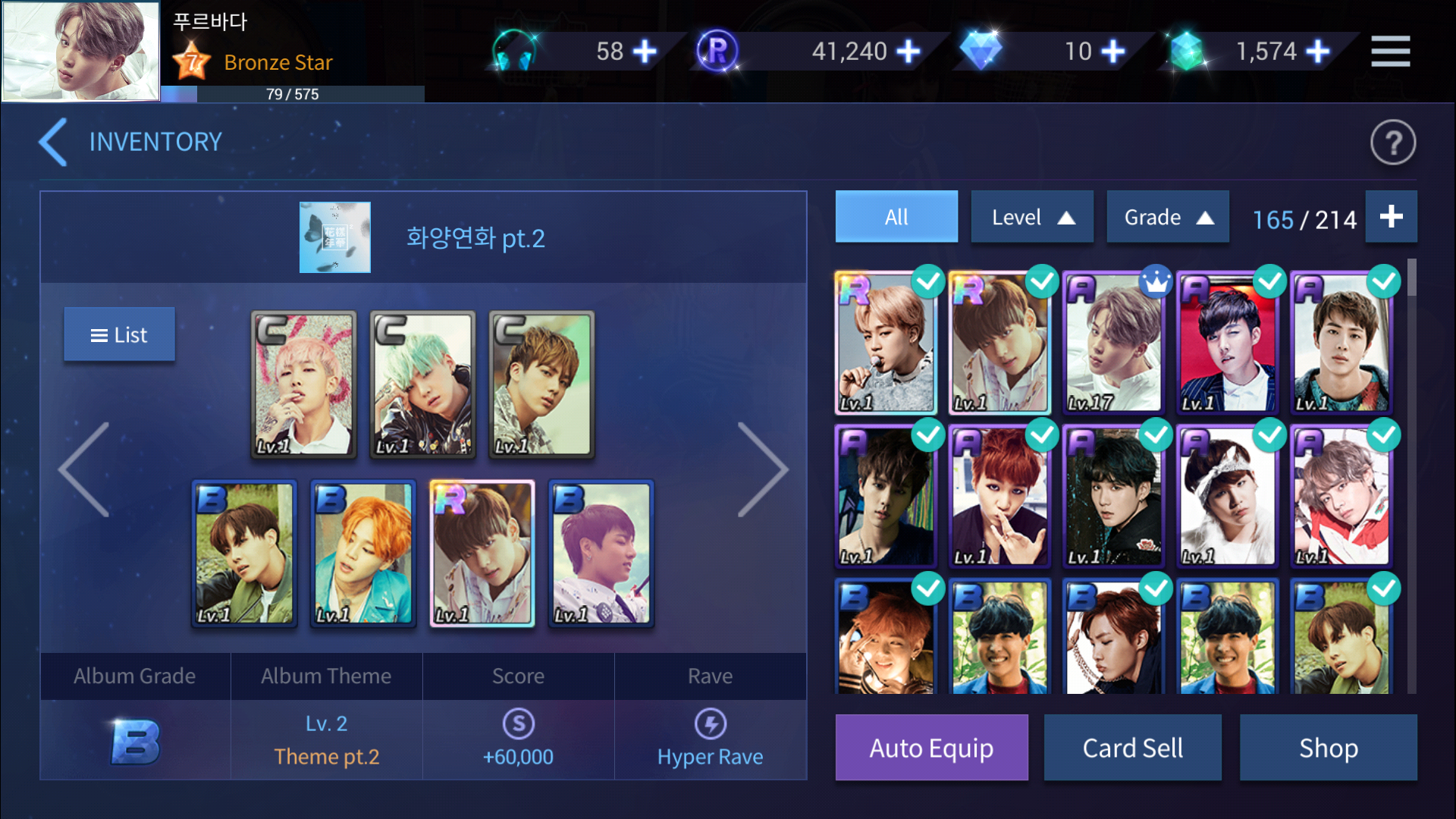Viewport: 1456px width, 819px height.
Task: Select the All card filter tab
Action: pos(896,216)
